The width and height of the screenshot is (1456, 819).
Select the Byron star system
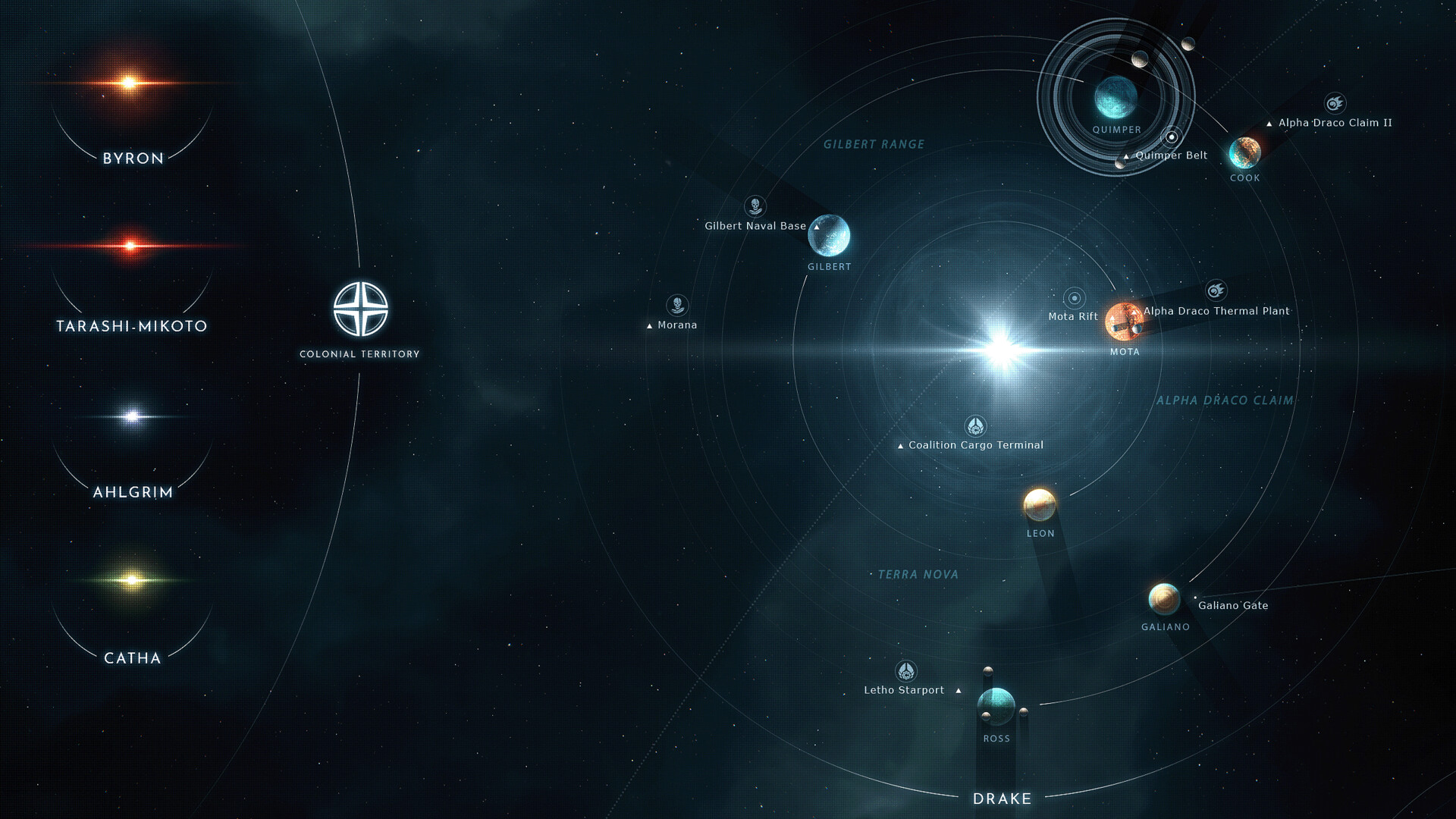click(x=130, y=83)
